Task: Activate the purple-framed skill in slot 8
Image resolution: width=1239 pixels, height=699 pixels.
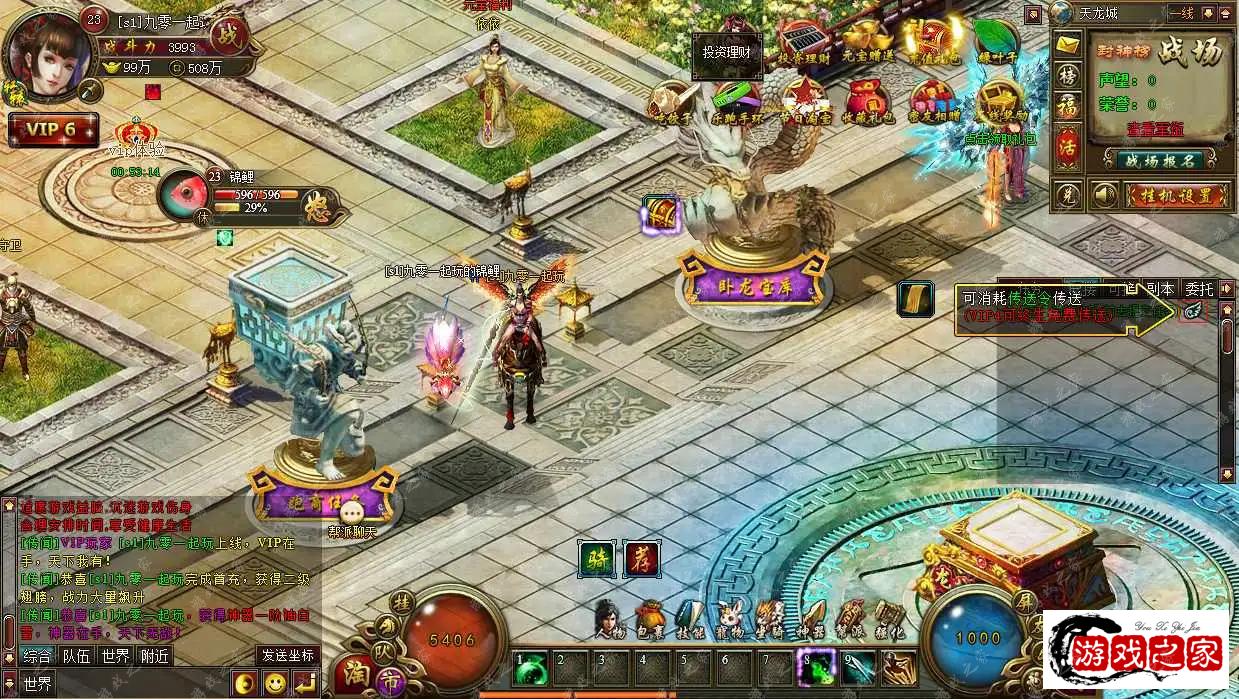Action: [815, 666]
